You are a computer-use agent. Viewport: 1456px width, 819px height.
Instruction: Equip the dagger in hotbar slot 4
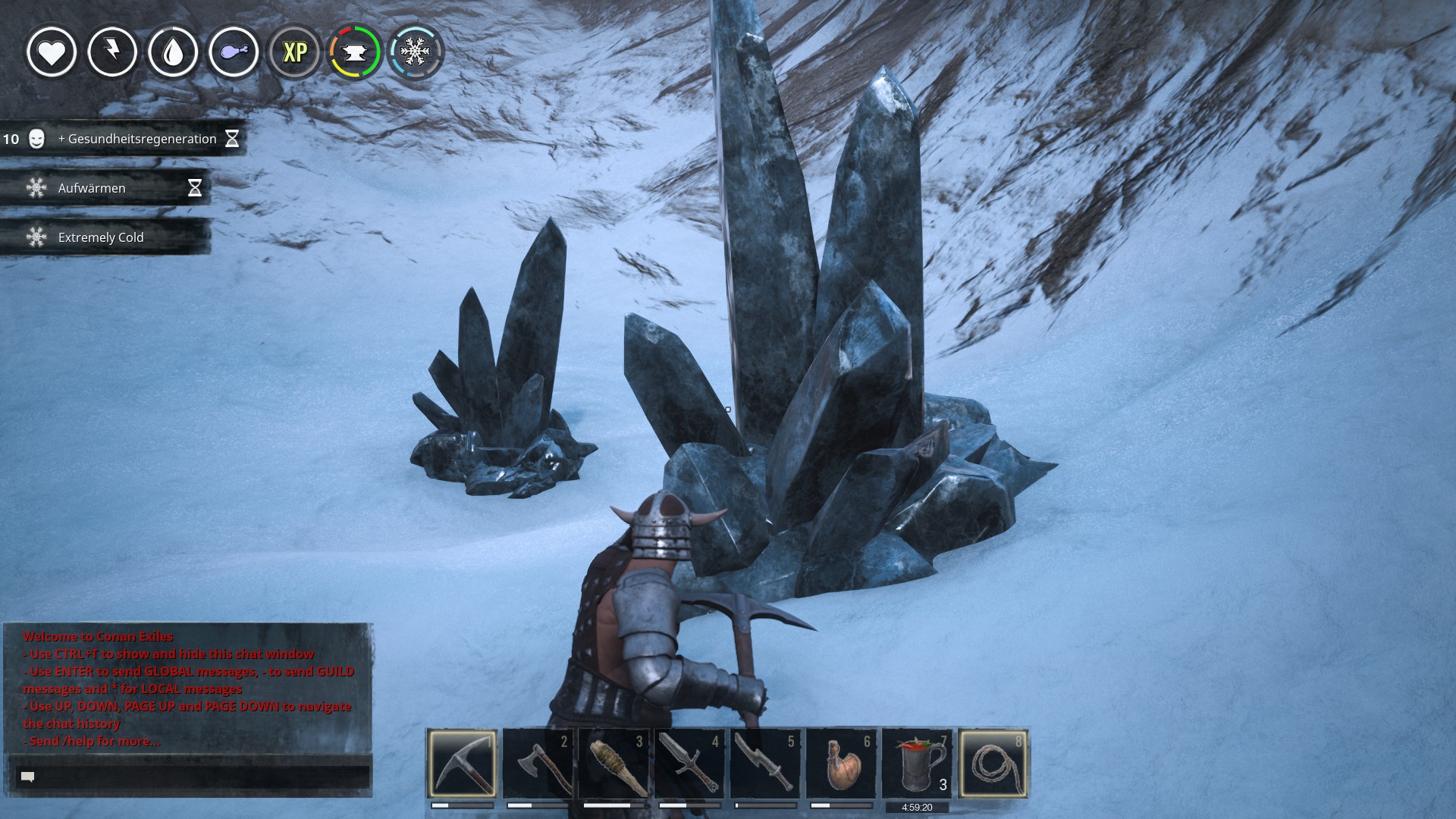coord(690,763)
